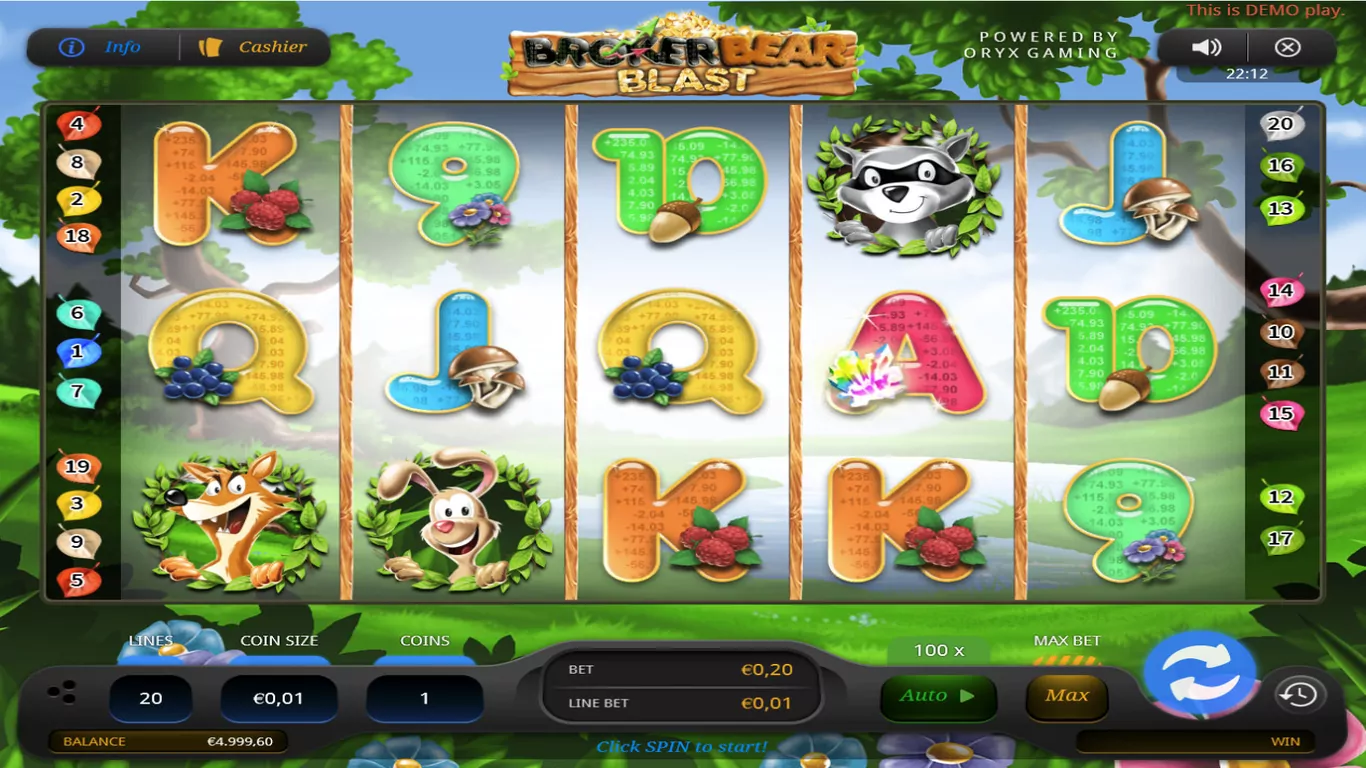The width and height of the screenshot is (1366, 768).
Task: Change the number of Lines
Action: click(151, 698)
